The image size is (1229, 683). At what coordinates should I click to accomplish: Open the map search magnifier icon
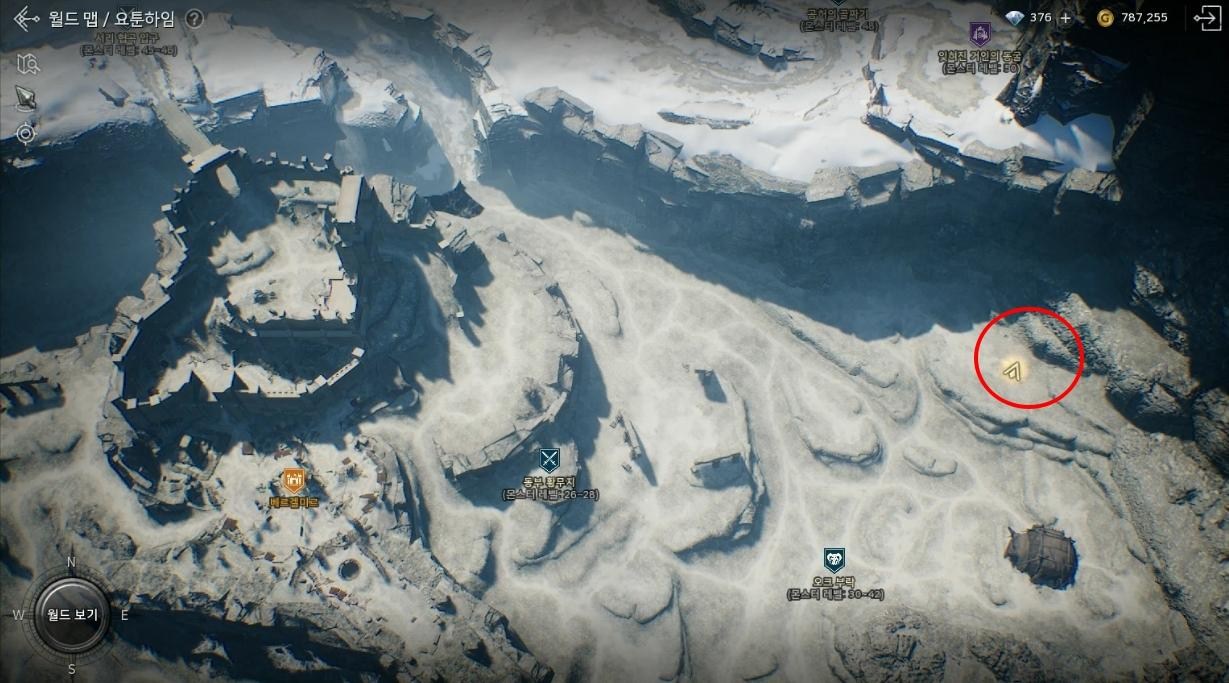[x=27, y=64]
